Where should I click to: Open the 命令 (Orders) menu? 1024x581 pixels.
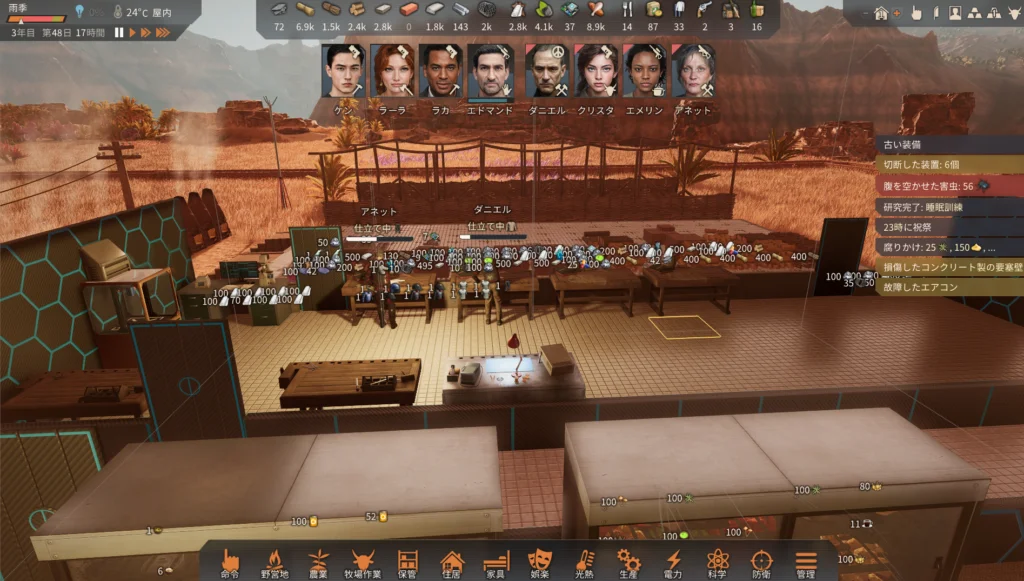point(231,562)
